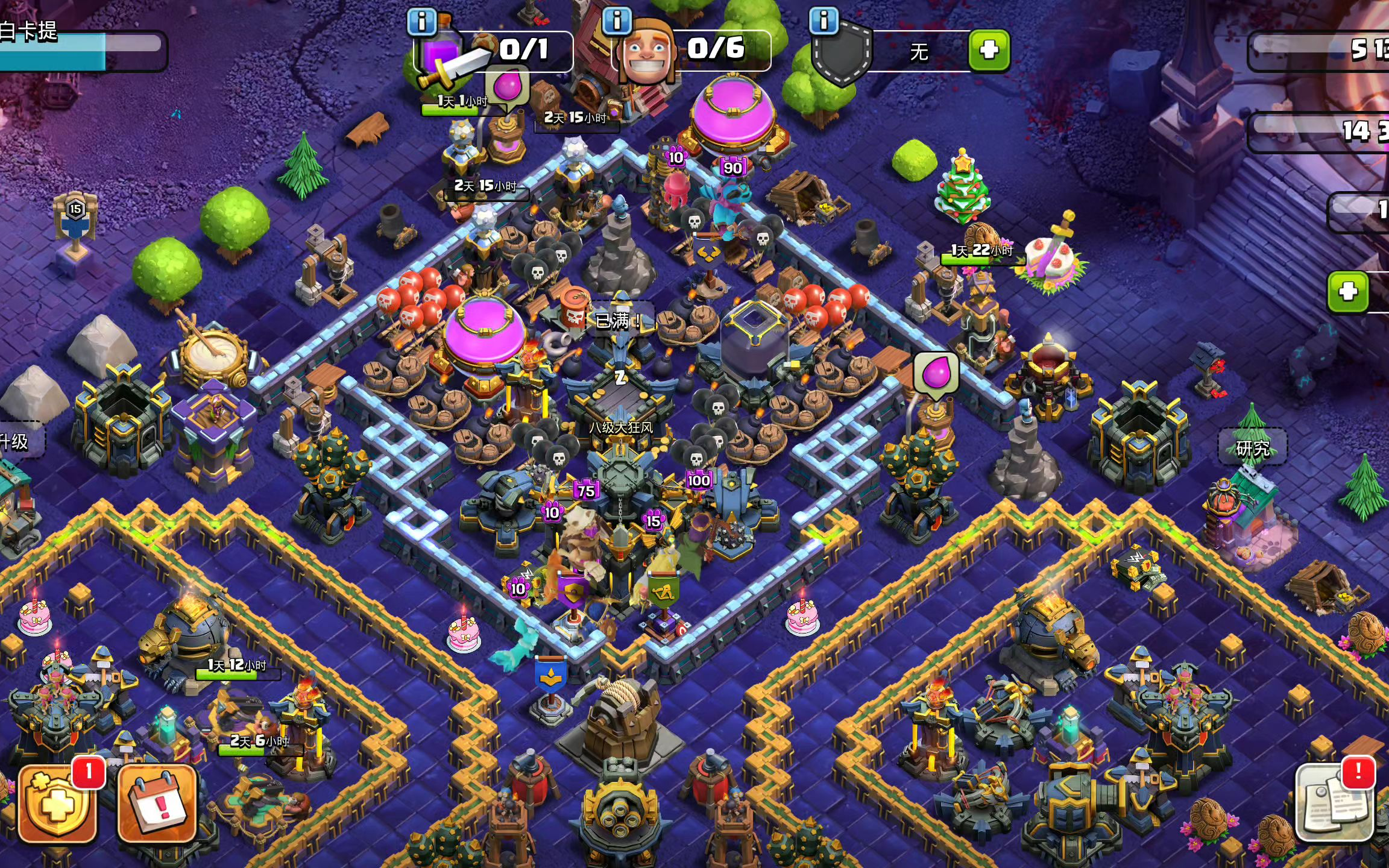Open the calendar events button

pyautogui.click(x=157, y=804)
